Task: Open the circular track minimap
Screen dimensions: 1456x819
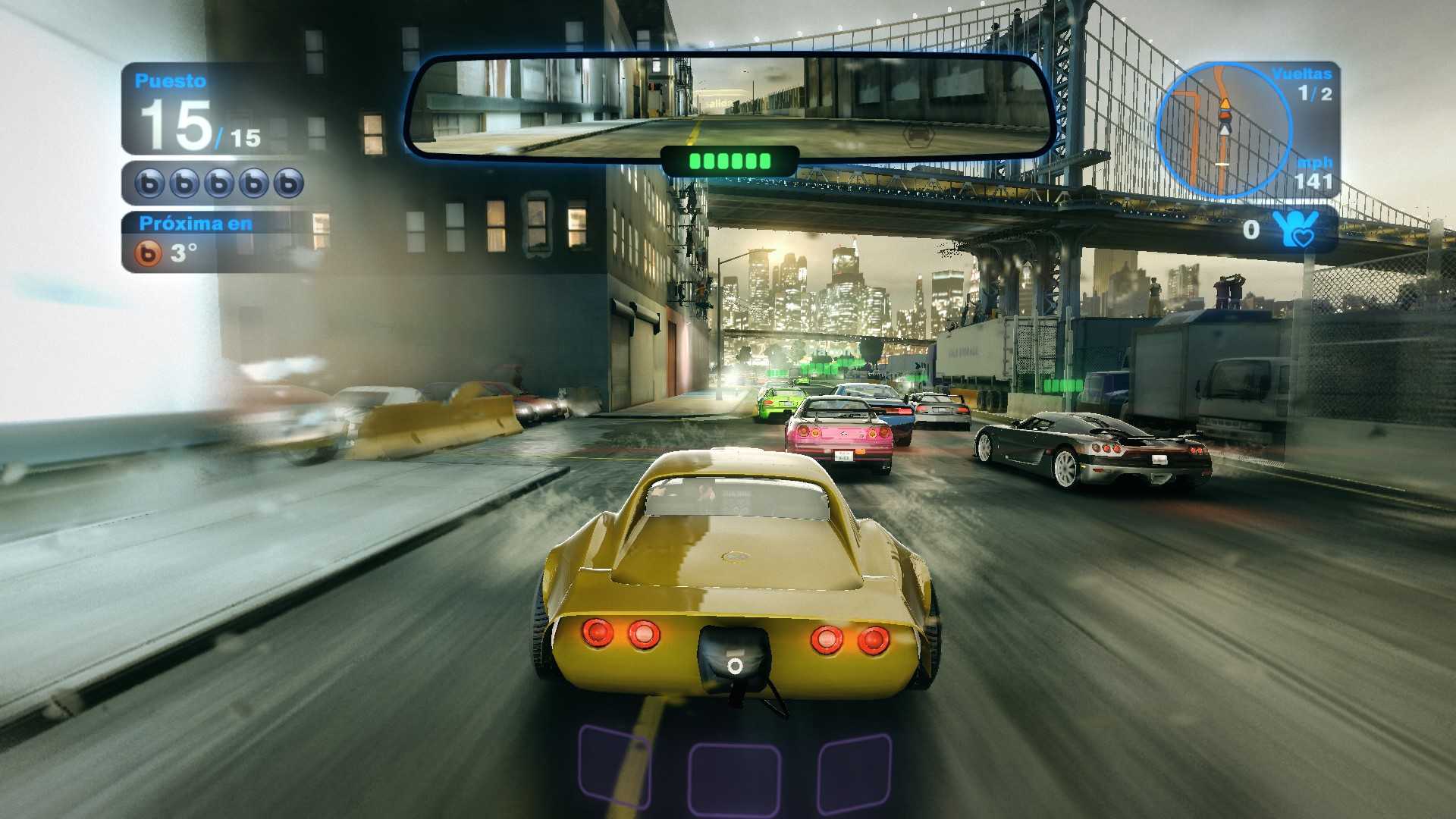Action: 1222,130
